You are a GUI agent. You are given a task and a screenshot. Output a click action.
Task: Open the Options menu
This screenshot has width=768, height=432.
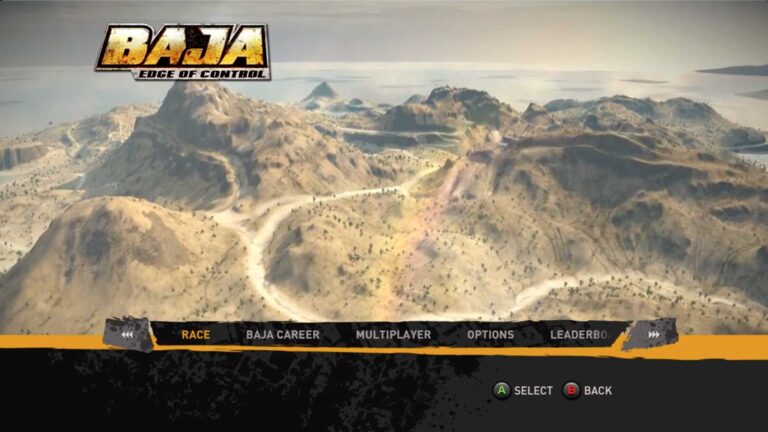coord(490,335)
